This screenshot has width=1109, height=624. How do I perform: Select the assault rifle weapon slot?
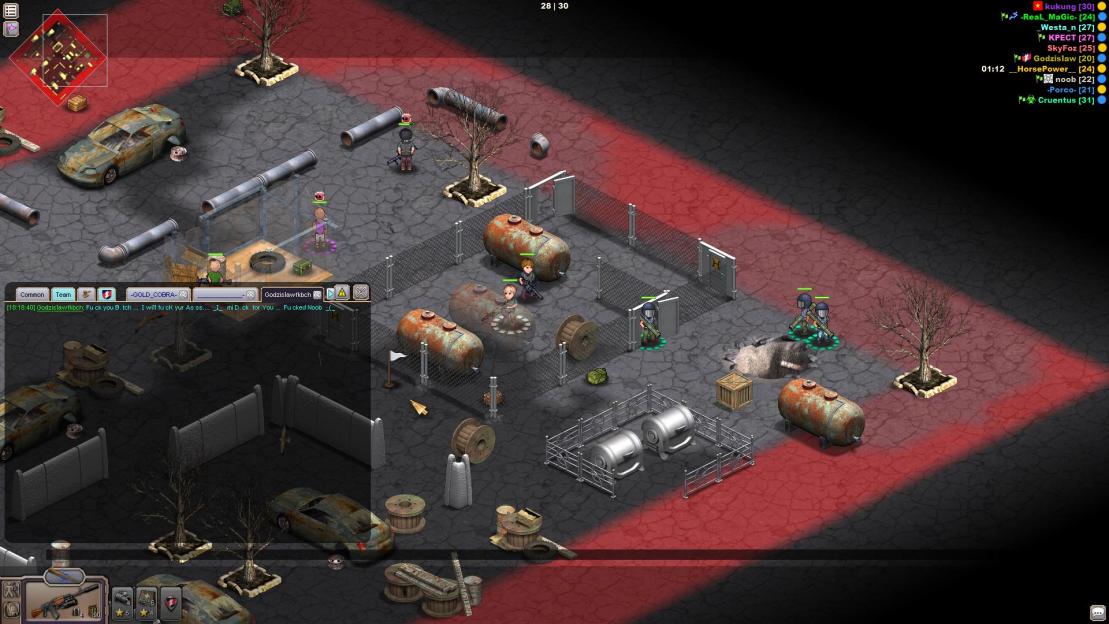[x=64, y=599]
